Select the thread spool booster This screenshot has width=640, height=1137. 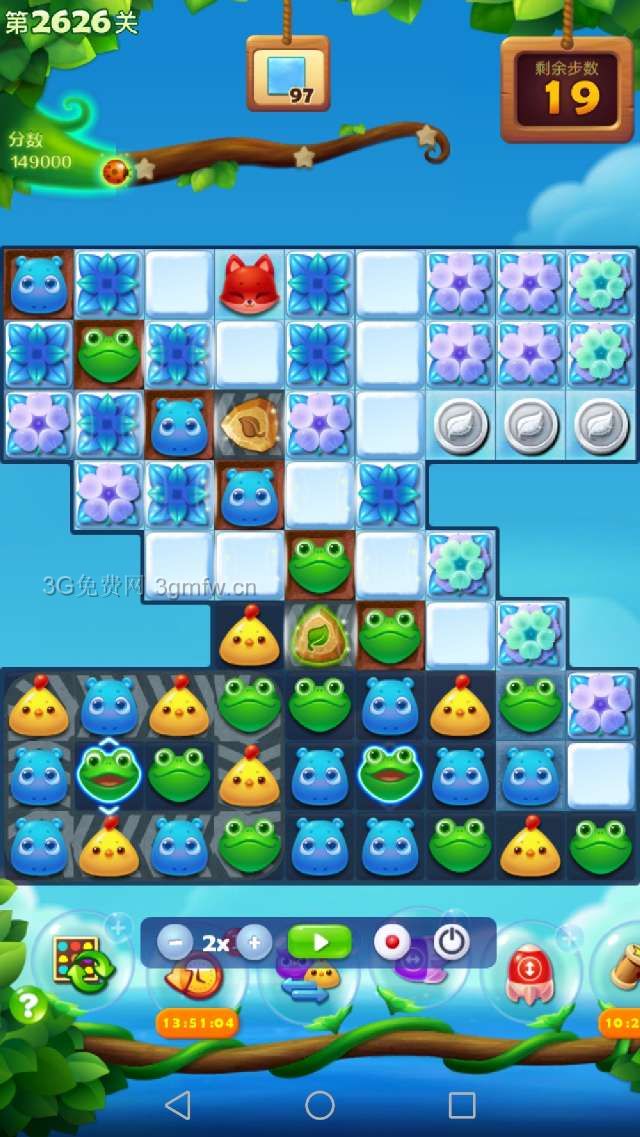[x=622, y=968]
